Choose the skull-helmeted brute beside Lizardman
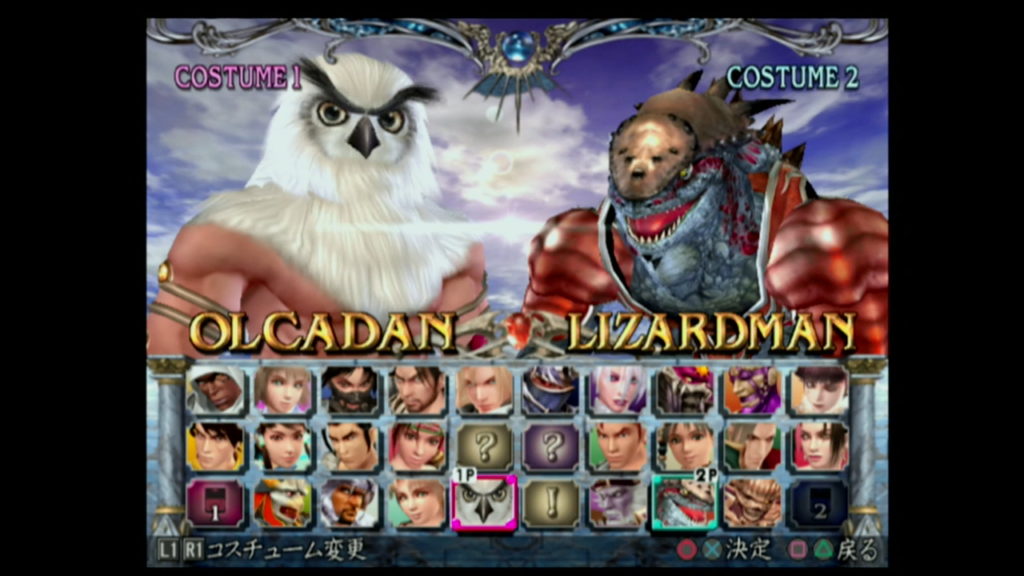The height and width of the screenshot is (576, 1024). click(753, 503)
